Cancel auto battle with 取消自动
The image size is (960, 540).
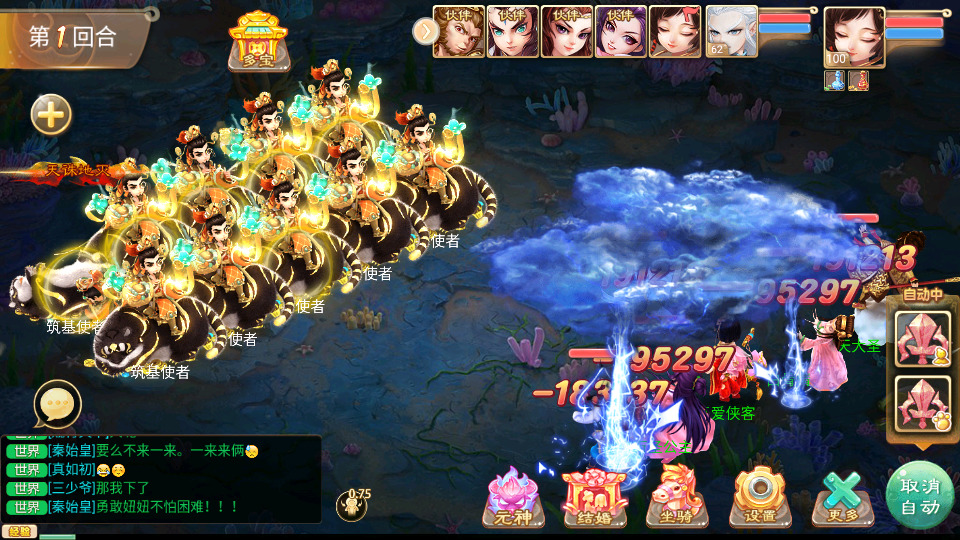[919, 495]
